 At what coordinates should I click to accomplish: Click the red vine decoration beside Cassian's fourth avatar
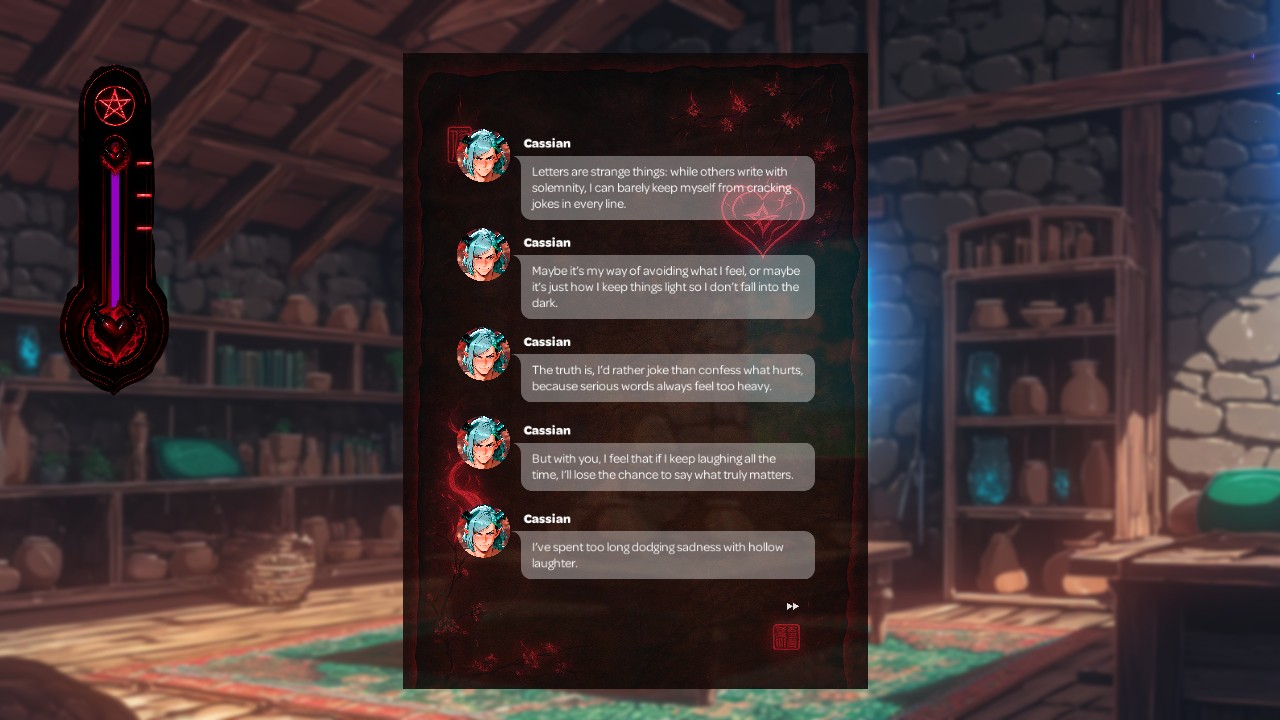click(452, 478)
